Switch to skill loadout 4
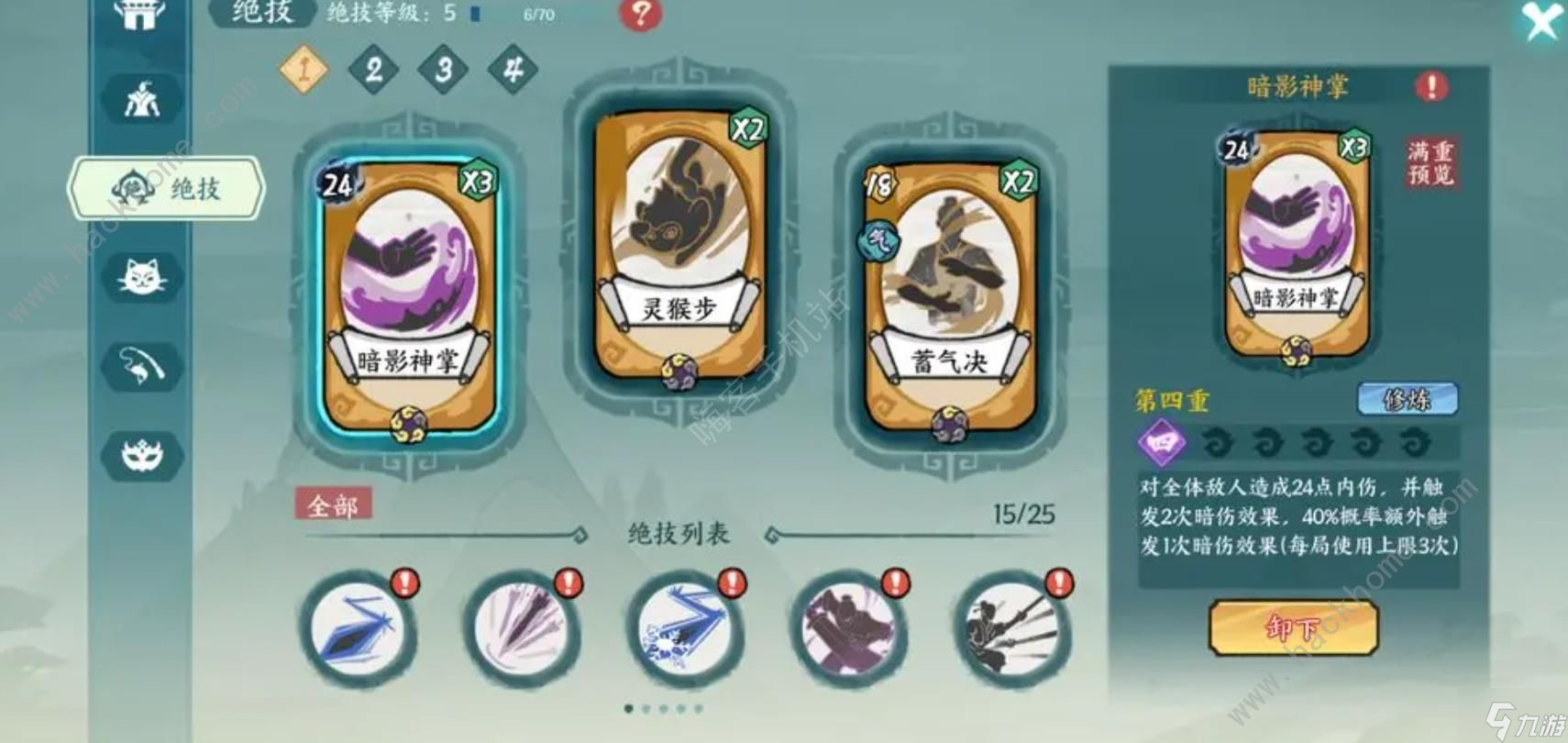 [x=513, y=69]
